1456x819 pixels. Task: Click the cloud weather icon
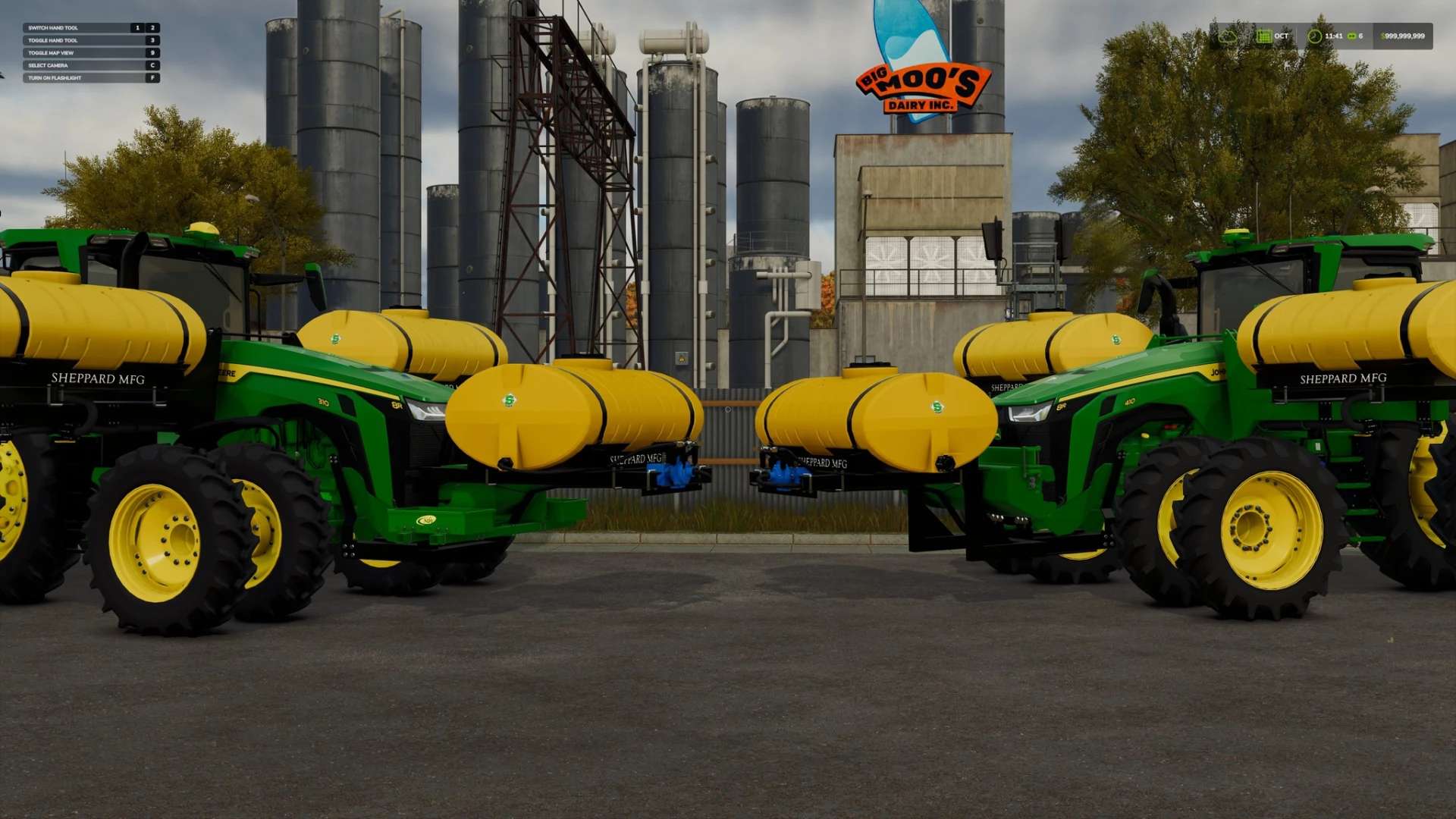1227,36
